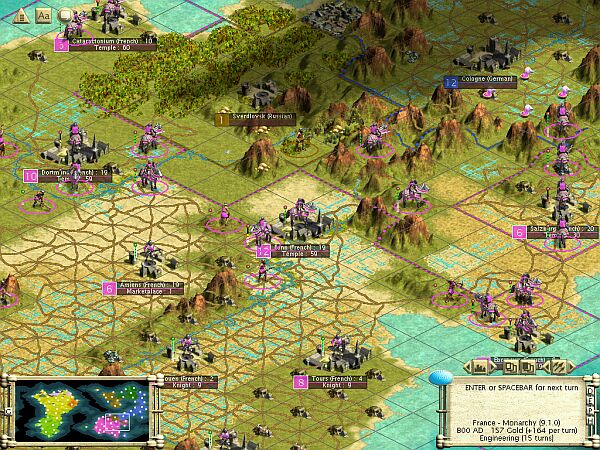Open the Civilopedia 'Aa' button
This screenshot has width=600, height=450.
(43, 15)
